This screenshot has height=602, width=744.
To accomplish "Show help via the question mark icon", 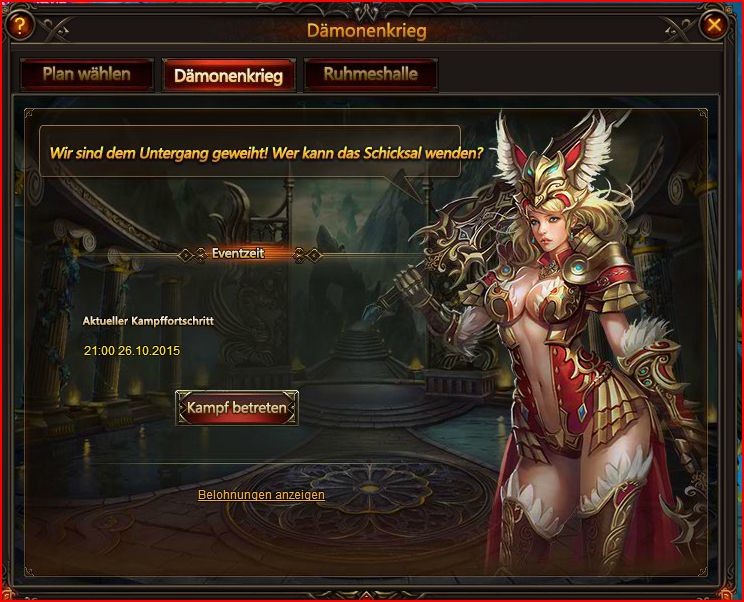I will [x=17, y=24].
